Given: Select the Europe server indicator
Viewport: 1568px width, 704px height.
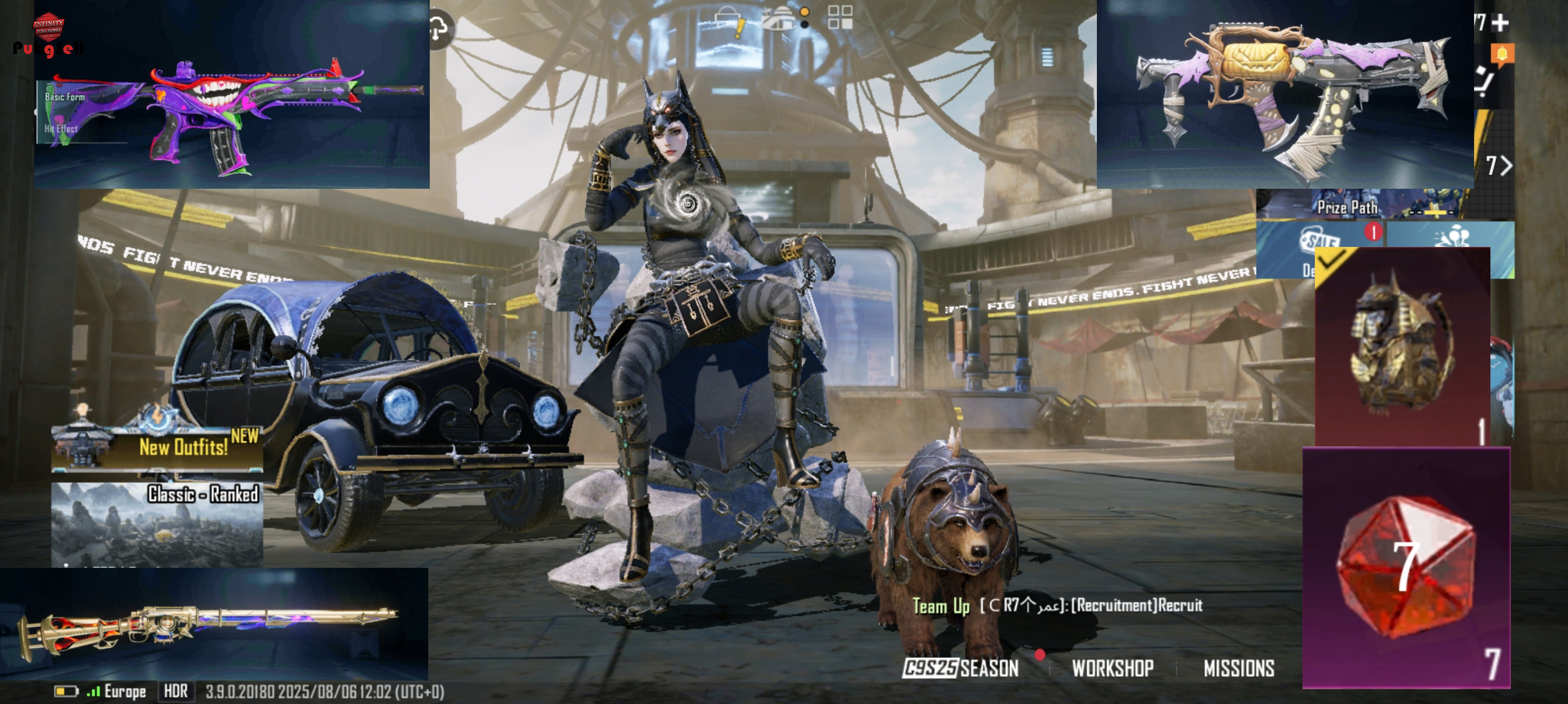Looking at the screenshot, I should [x=124, y=691].
